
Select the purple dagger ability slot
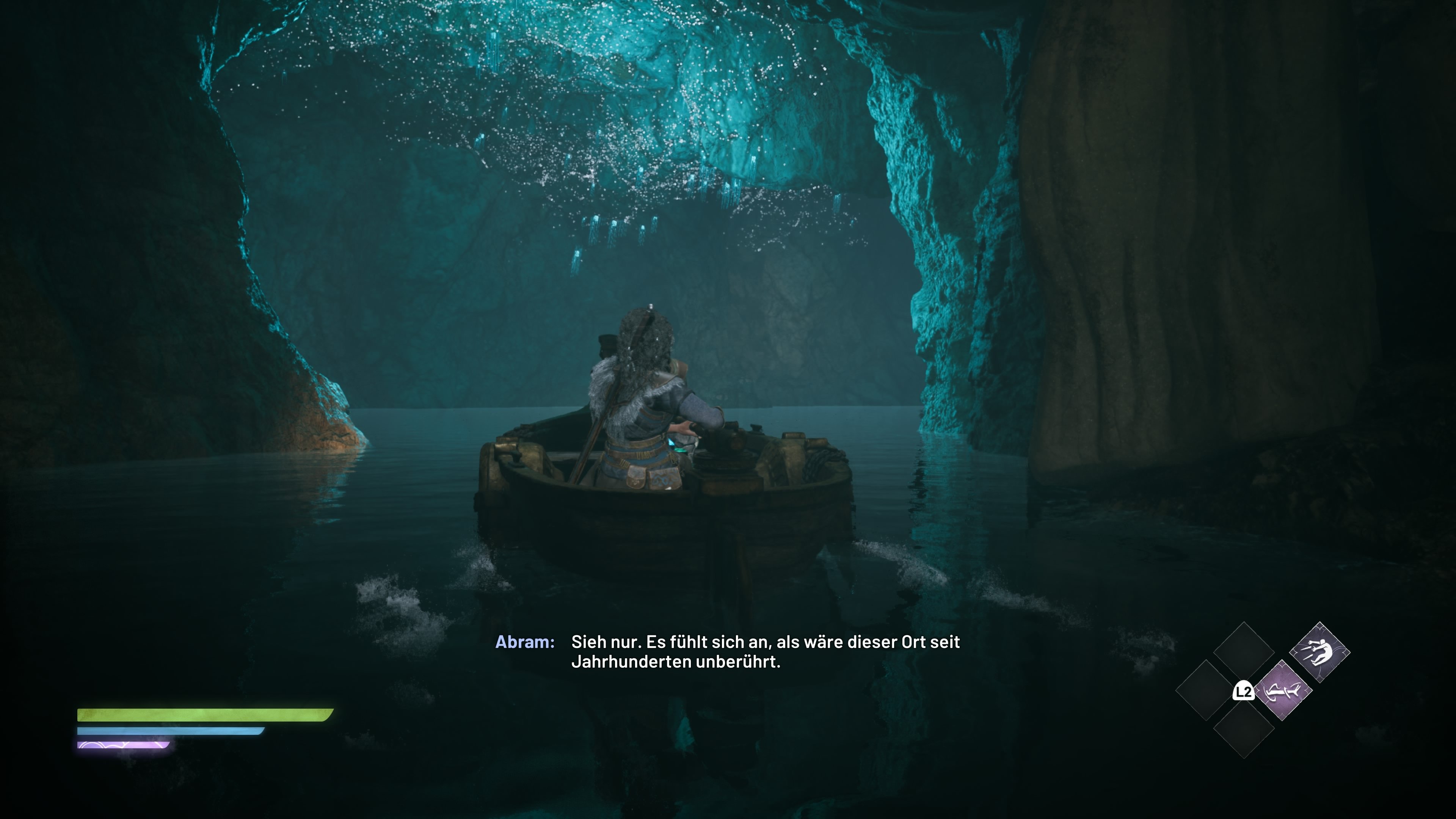pyautogui.click(x=1282, y=691)
